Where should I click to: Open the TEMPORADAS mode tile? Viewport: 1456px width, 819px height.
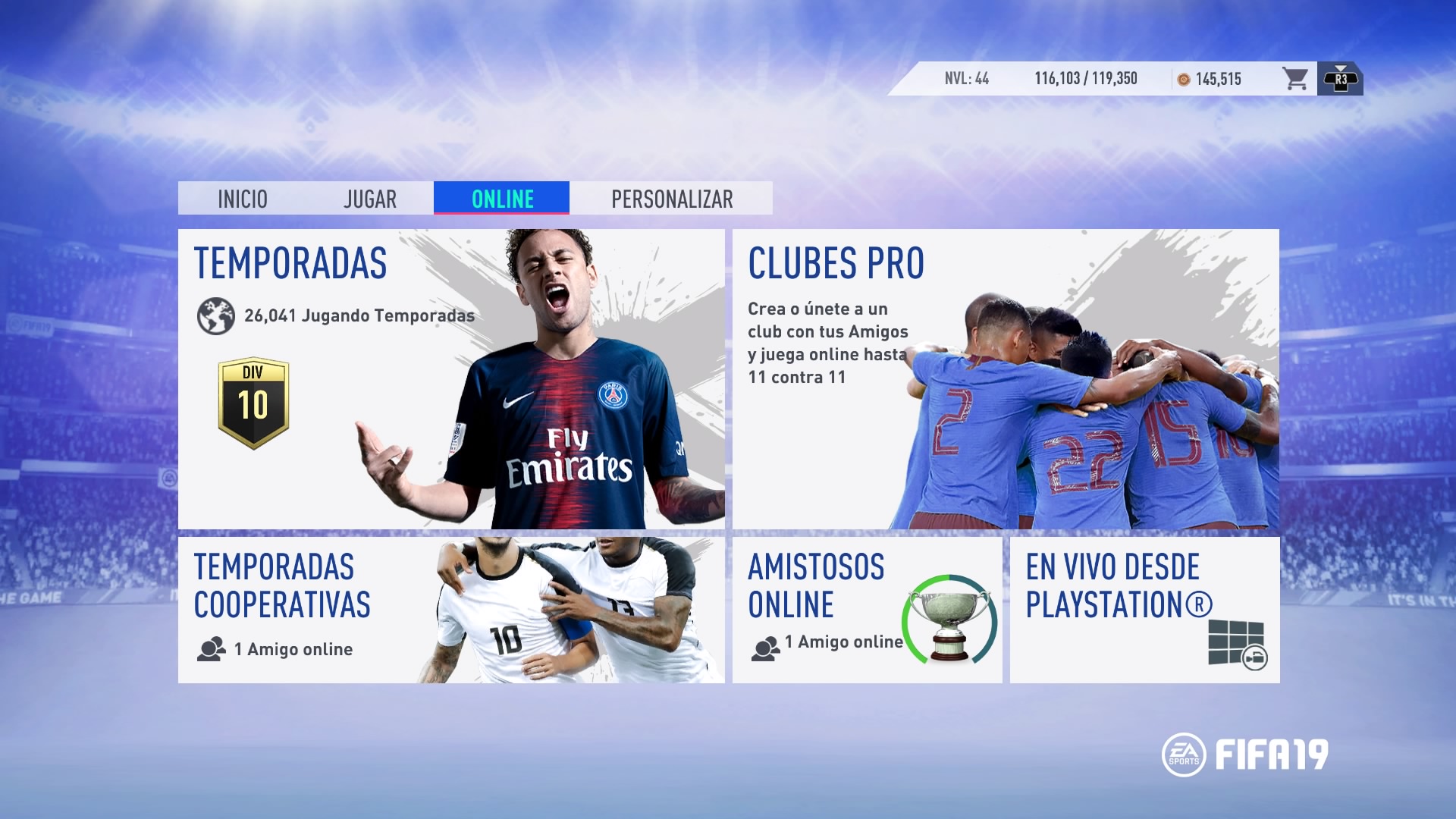[x=450, y=379]
